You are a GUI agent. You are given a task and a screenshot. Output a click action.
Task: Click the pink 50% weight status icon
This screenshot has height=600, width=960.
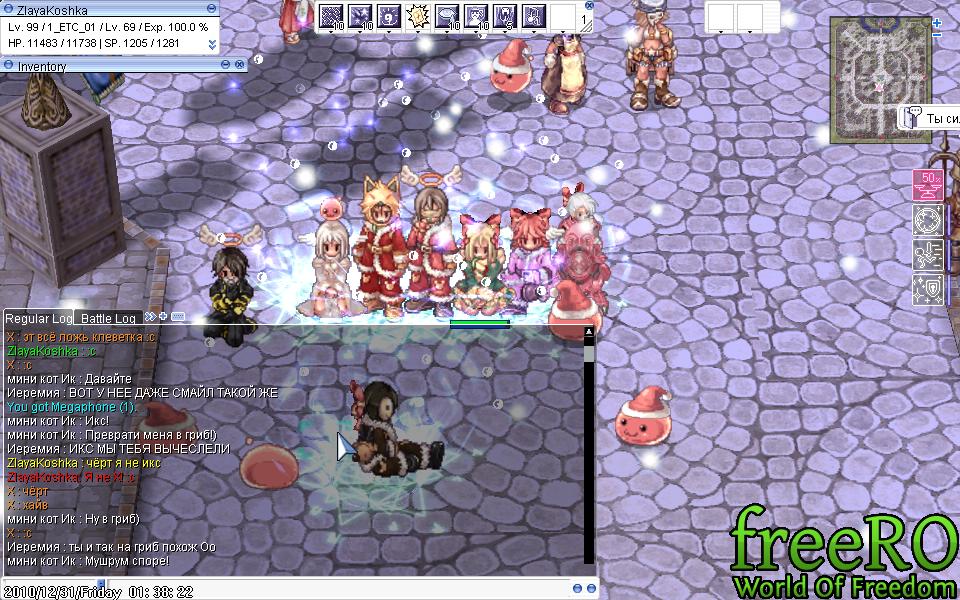928,186
